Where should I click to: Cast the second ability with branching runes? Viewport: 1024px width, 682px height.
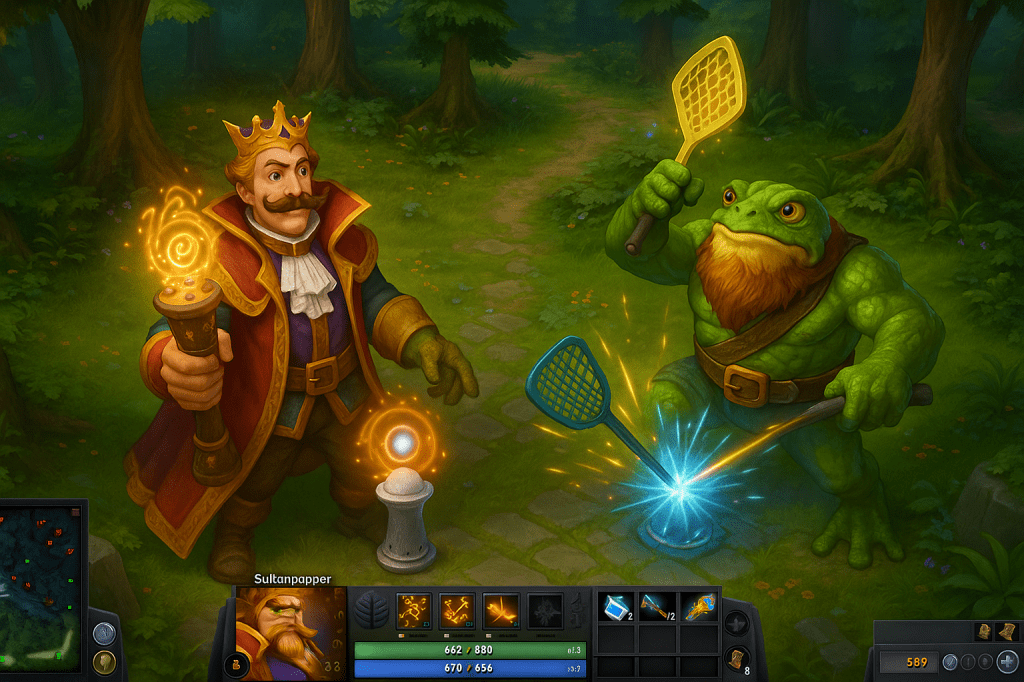[457, 609]
